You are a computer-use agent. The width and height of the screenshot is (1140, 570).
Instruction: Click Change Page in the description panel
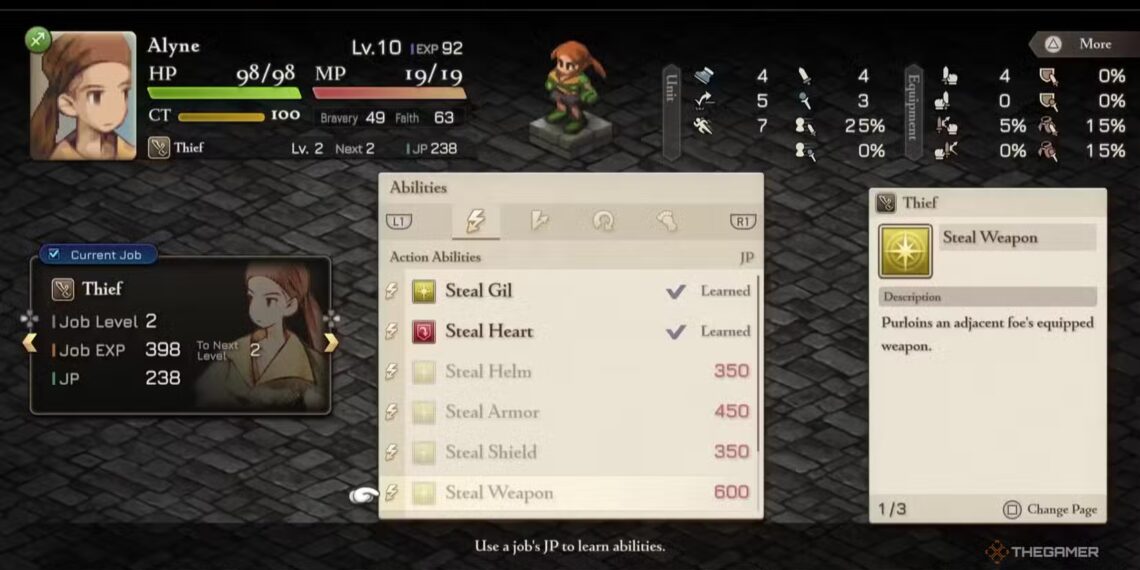pyautogui.click(x=1049, y=509)
